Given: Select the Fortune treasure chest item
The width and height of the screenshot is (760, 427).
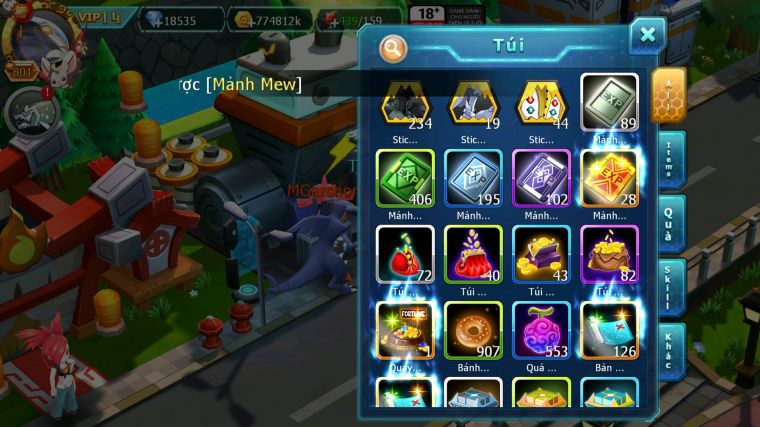Looking at the screenshot, I should [405, 330].
